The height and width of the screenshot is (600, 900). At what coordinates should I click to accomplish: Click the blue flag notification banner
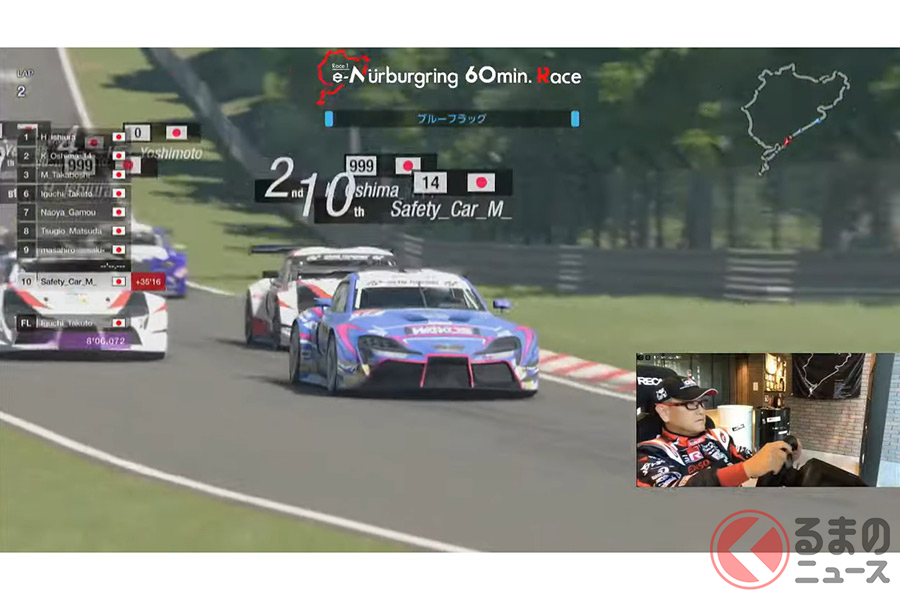pyautogui.click(x=451, y=119)
